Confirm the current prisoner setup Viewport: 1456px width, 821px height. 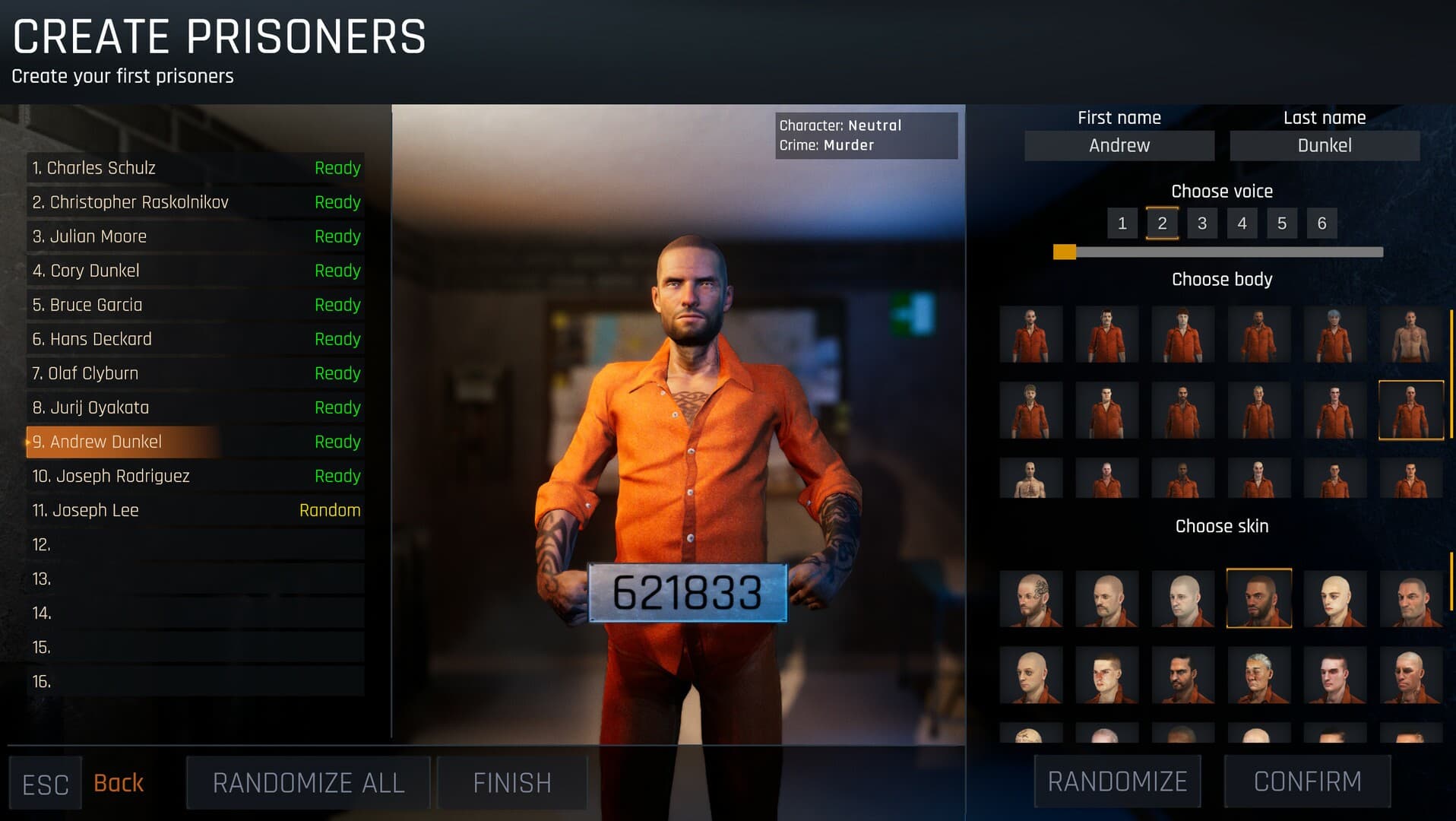(x=1306, y=781)
